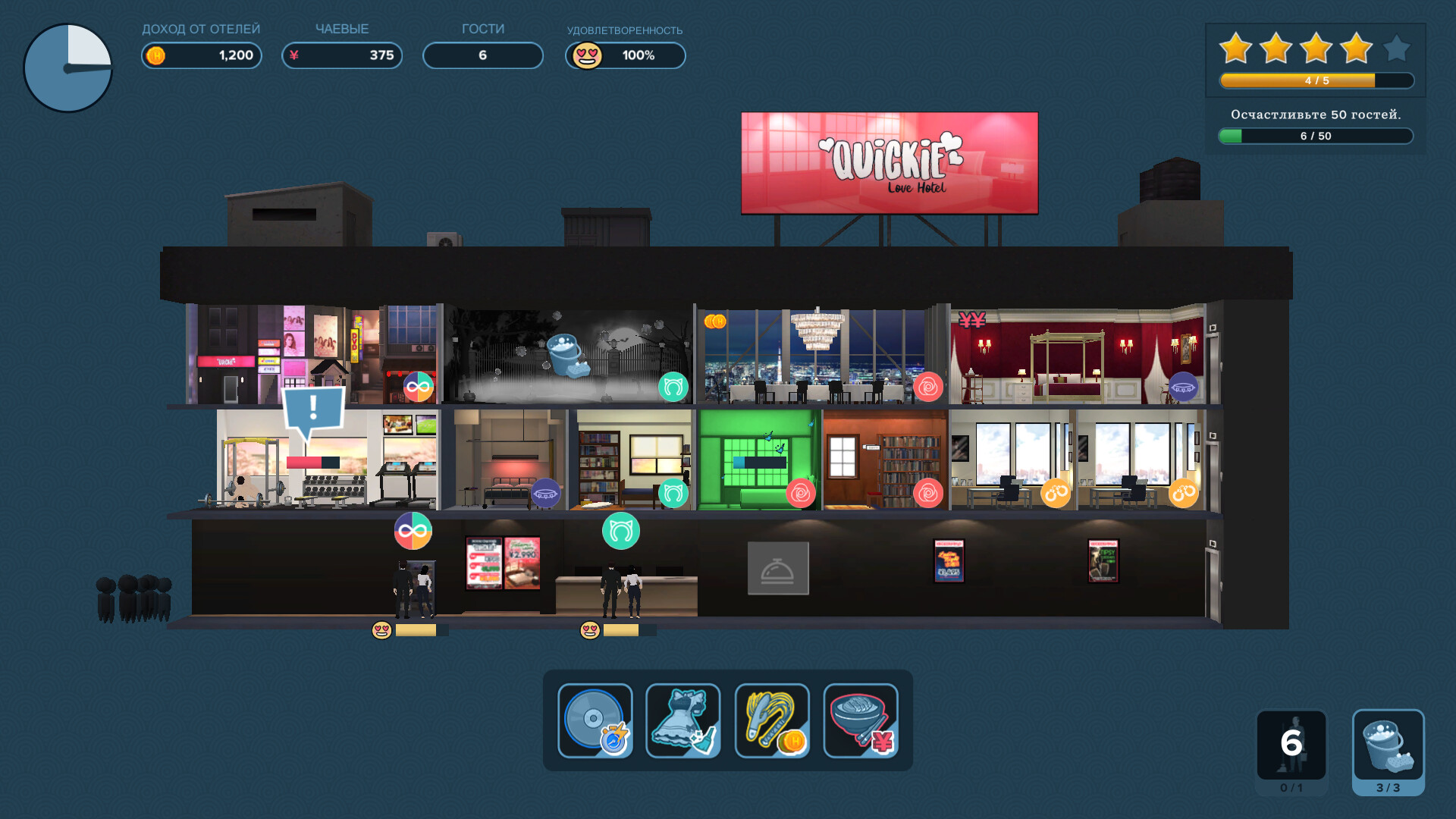Open the clock timer in the top-left corner
The width and height of the screenshot is (1456, 819).
coord(67,67)
